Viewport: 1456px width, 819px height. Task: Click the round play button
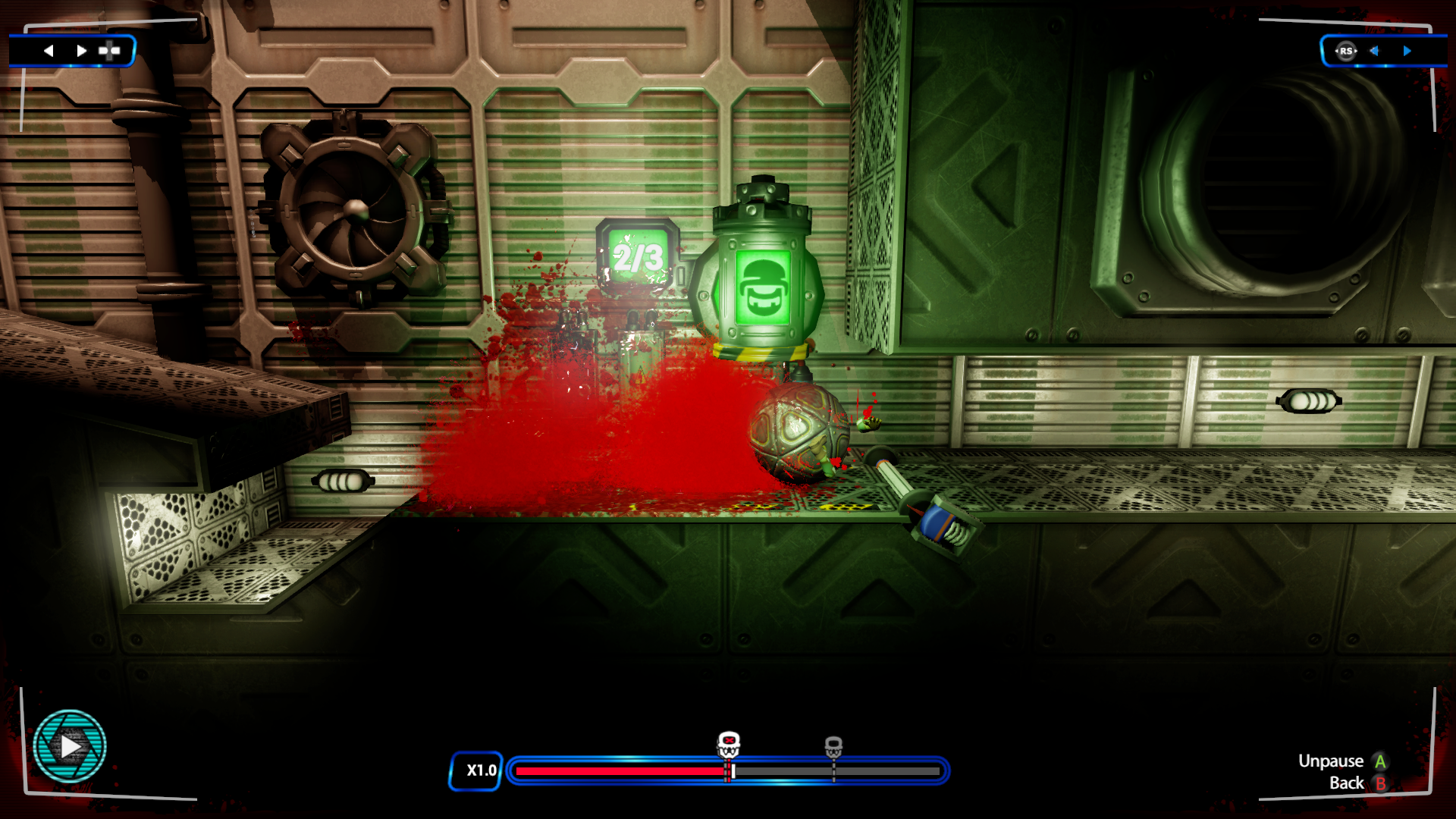(x=70, y=746)
